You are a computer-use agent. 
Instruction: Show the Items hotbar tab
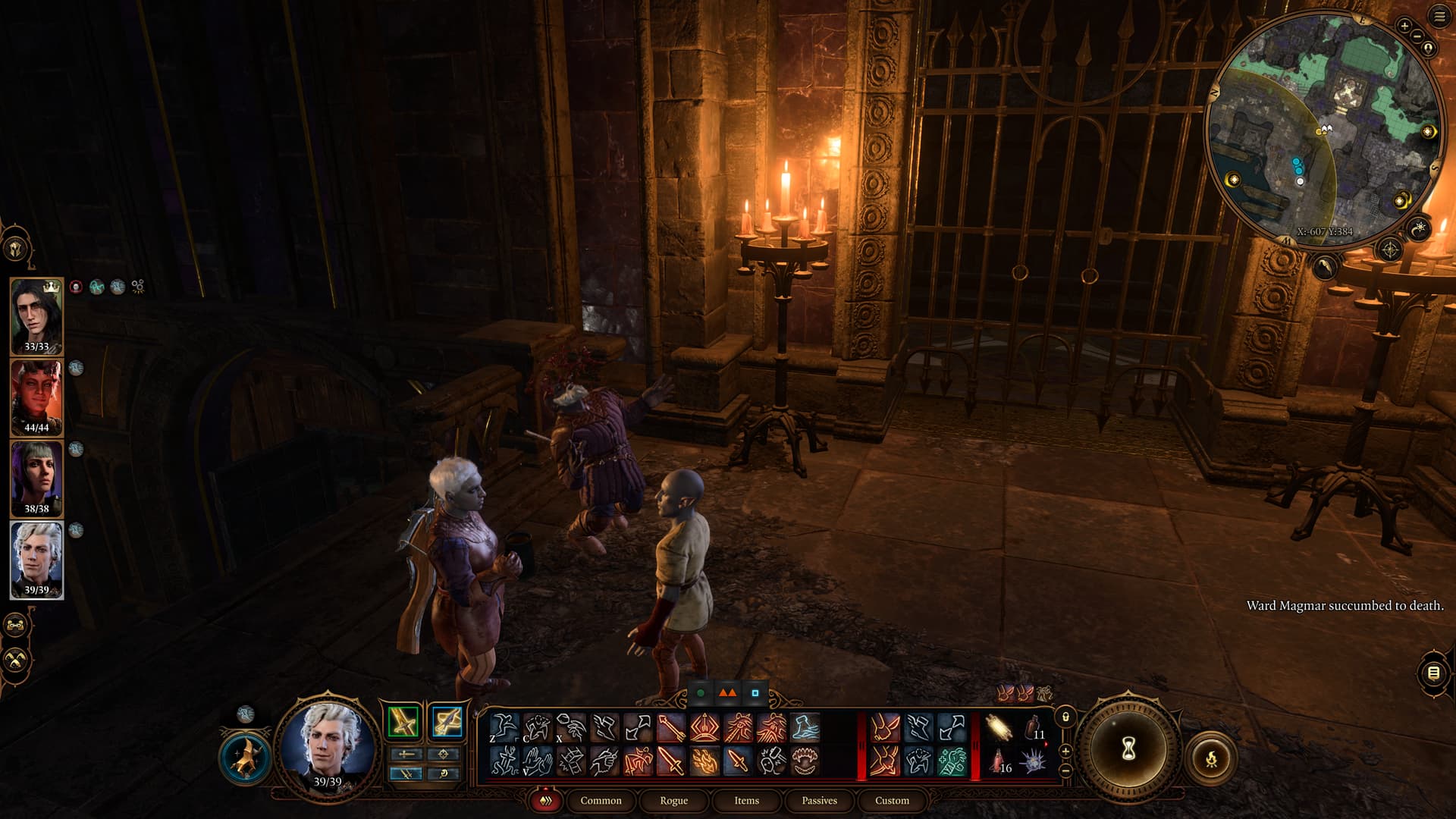coord(746,801)
